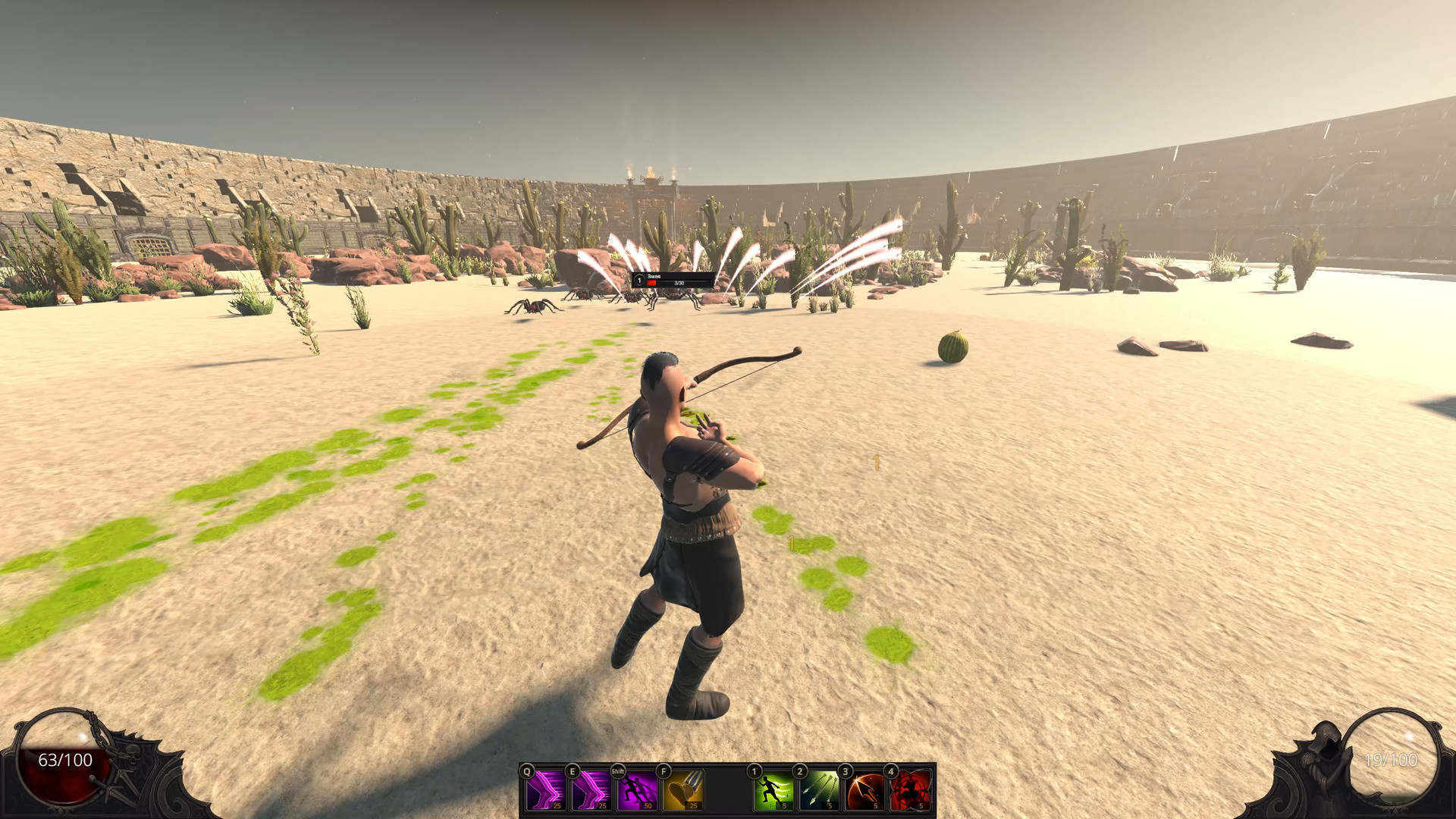Click the level 1 badge on enemy nameplate
This screenshot has width=1456, height=819.
pos(639,281)
